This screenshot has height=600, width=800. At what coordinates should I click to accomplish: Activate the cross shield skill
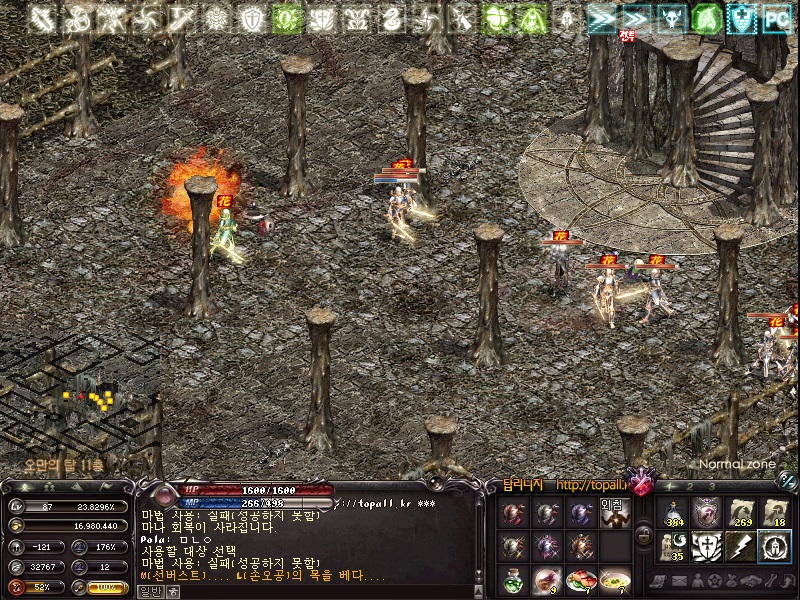click(x=707, y=547)
